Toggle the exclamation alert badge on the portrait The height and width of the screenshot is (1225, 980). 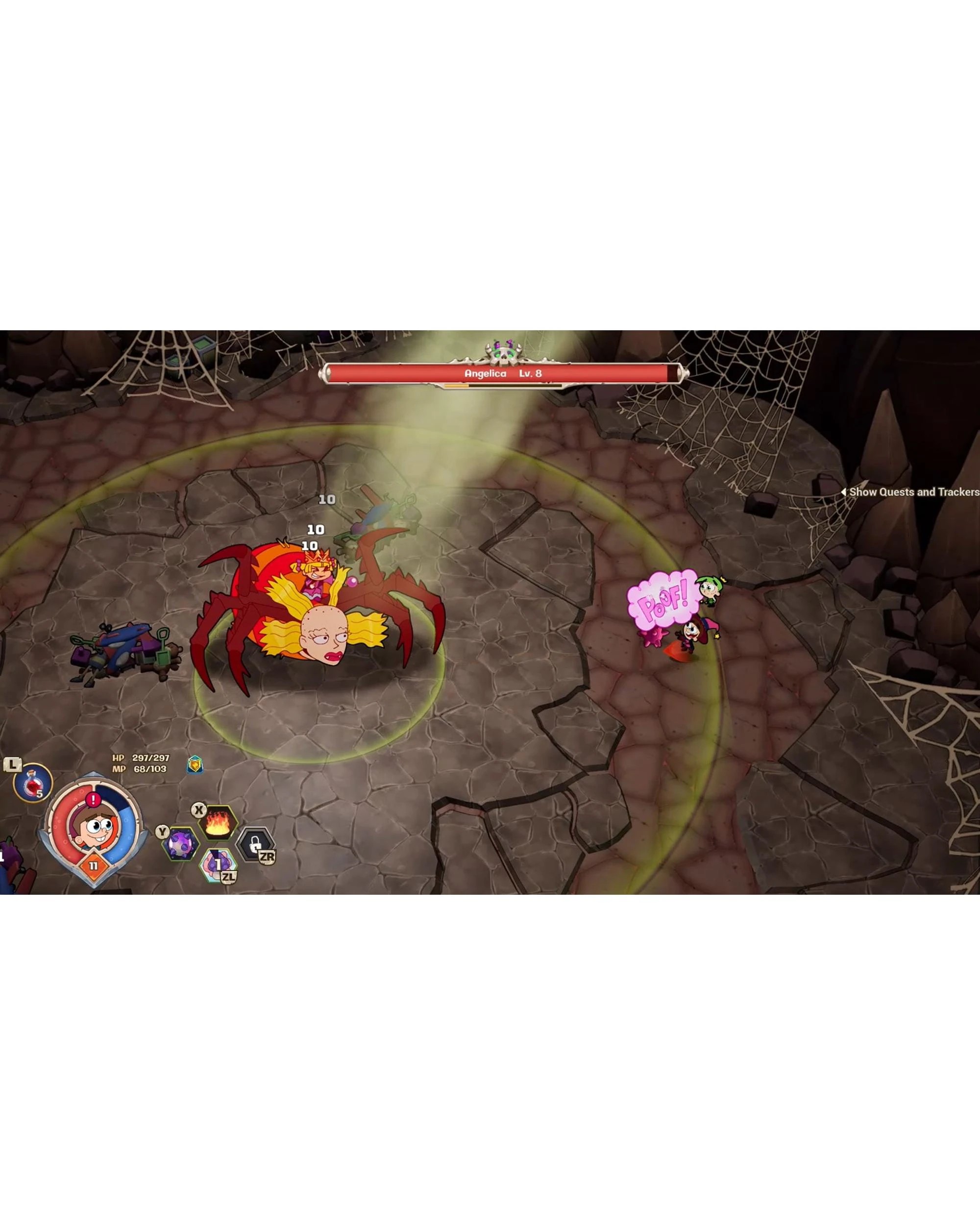click(93, 799)
